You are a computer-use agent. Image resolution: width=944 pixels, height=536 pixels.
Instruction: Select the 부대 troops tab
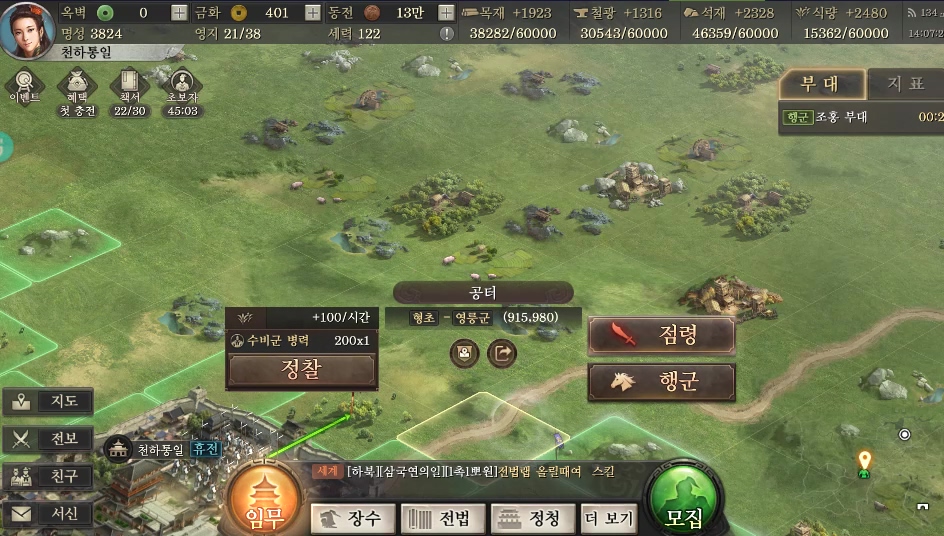point(820,83)
